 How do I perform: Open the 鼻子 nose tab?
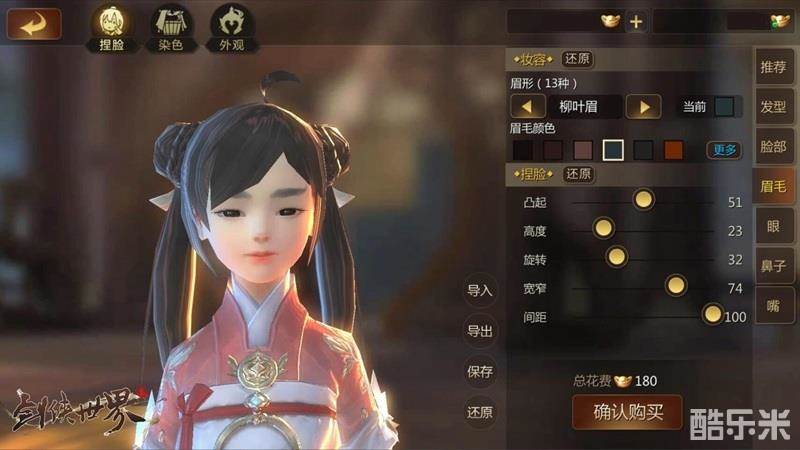(773, 266)
